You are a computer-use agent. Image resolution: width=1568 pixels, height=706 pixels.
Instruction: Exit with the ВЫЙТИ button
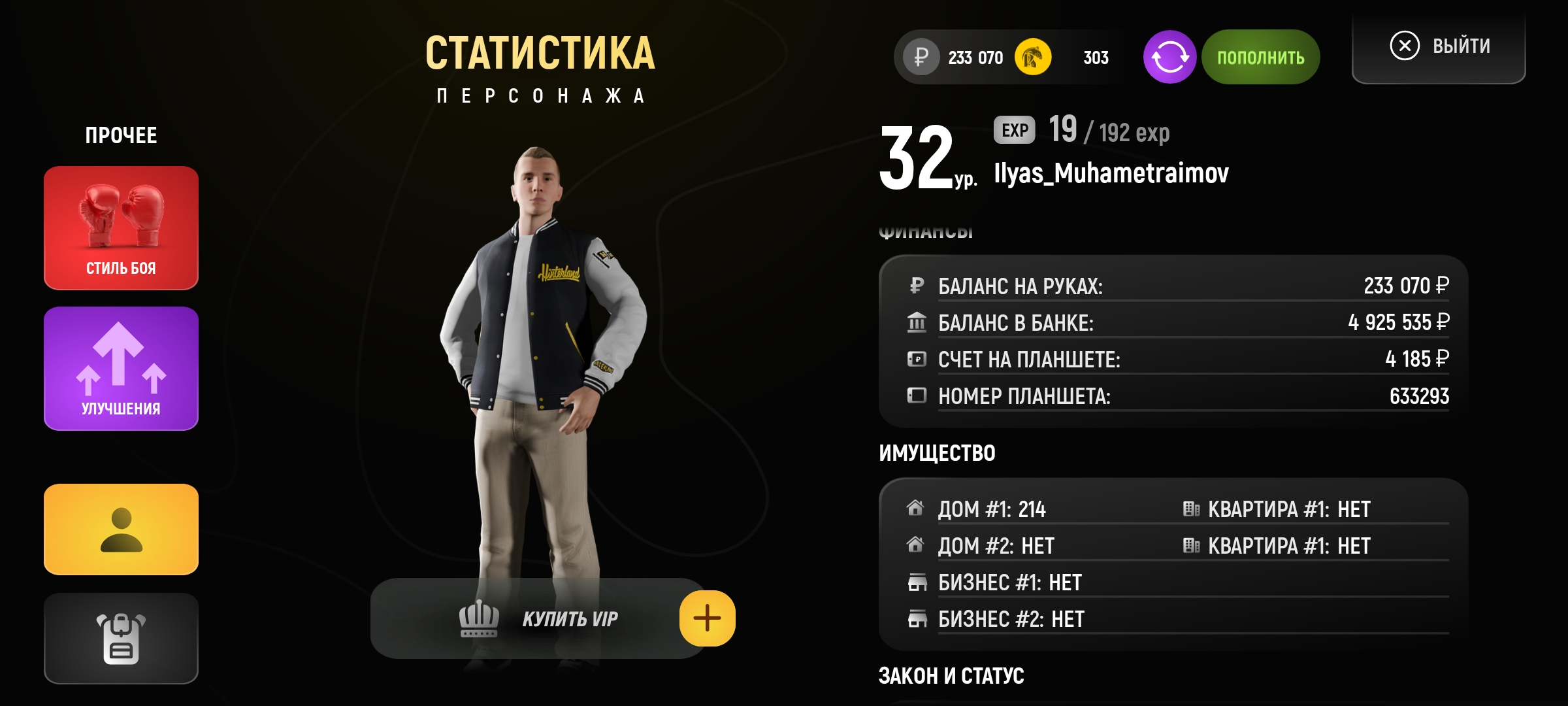(1439, 46)
